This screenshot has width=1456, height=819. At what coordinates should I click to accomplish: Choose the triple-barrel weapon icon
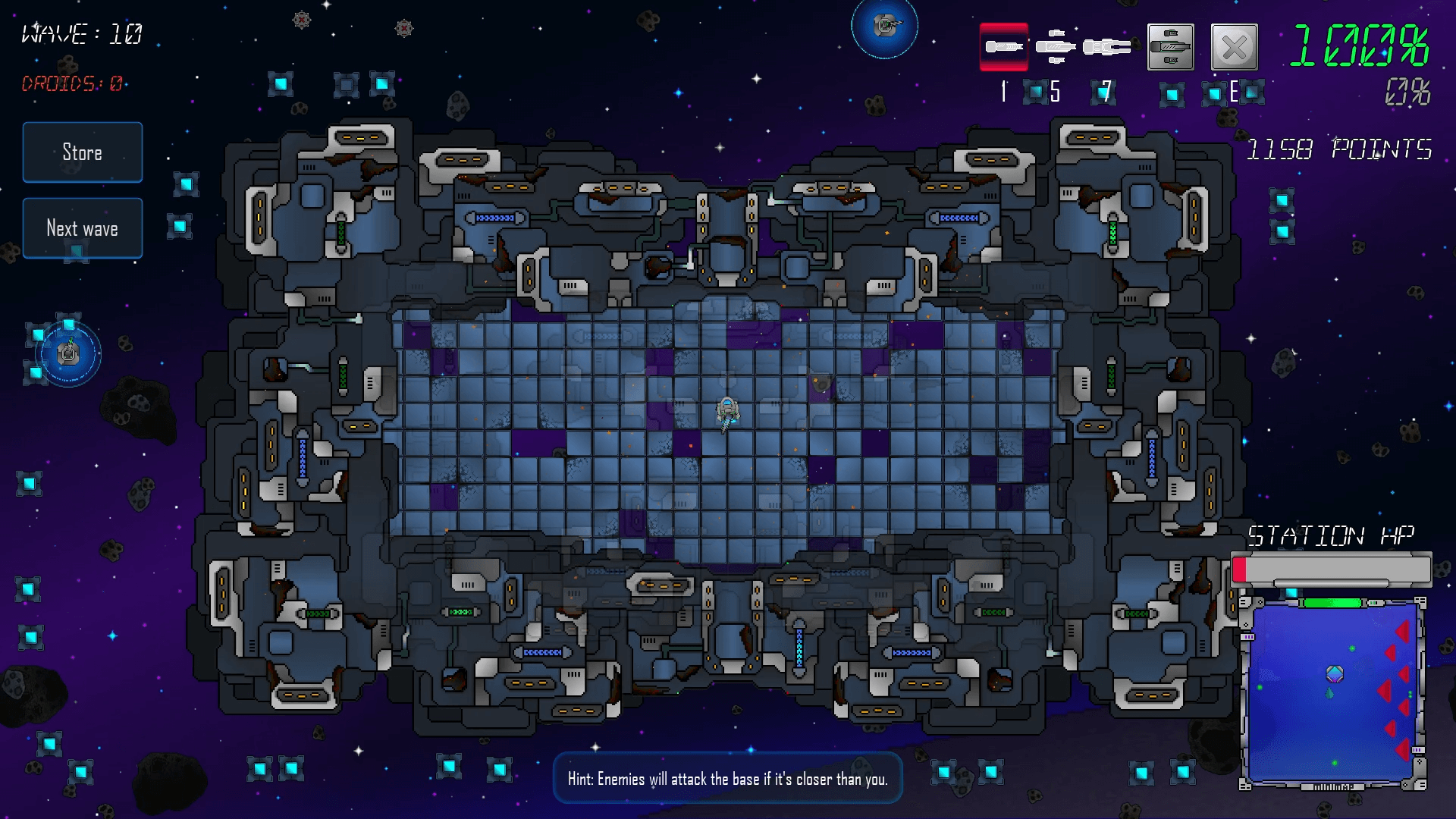point(1056,47)
